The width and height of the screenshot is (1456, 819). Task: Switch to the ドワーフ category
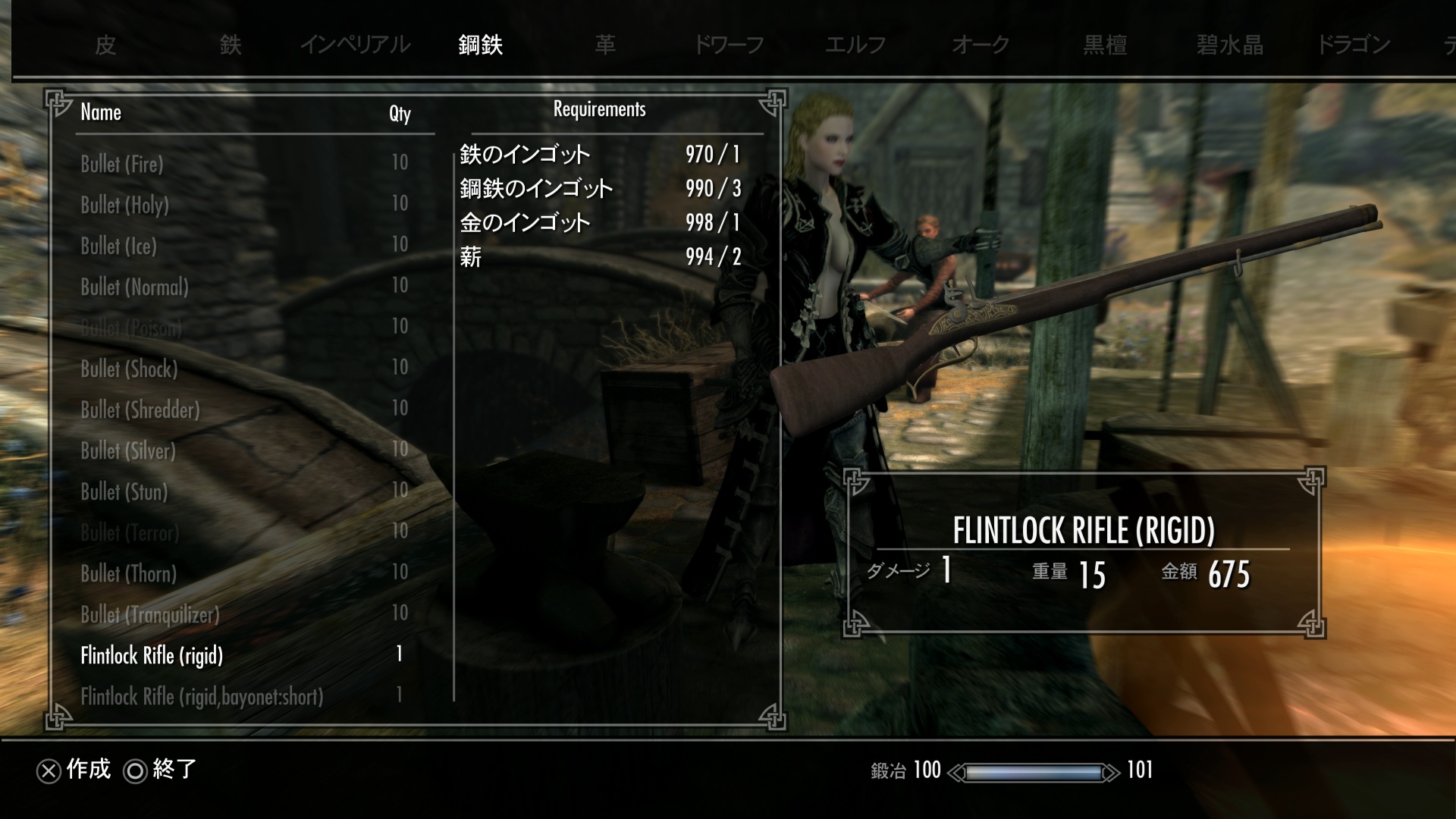729,45
